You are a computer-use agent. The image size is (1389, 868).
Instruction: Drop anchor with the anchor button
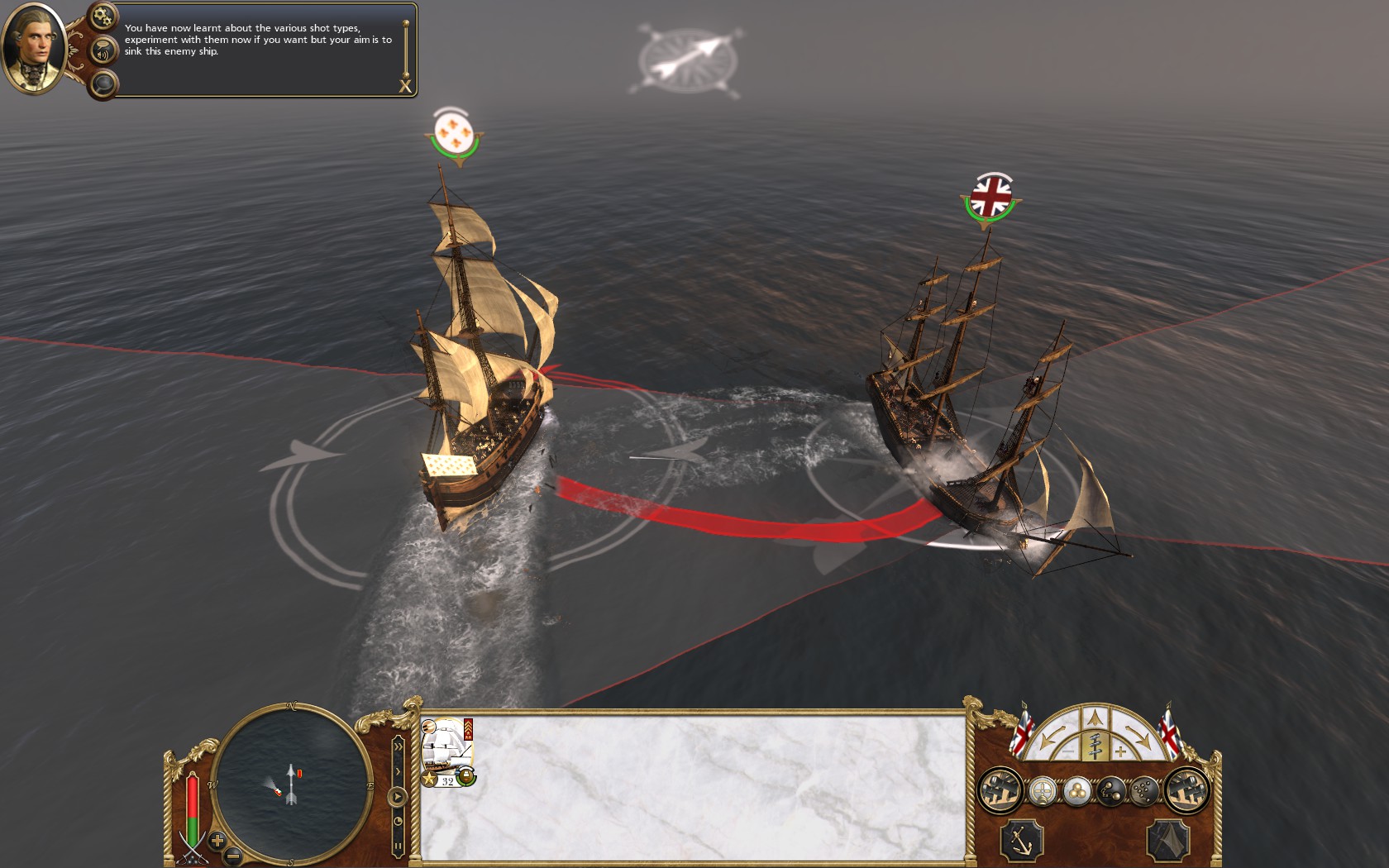[1022, 842]
